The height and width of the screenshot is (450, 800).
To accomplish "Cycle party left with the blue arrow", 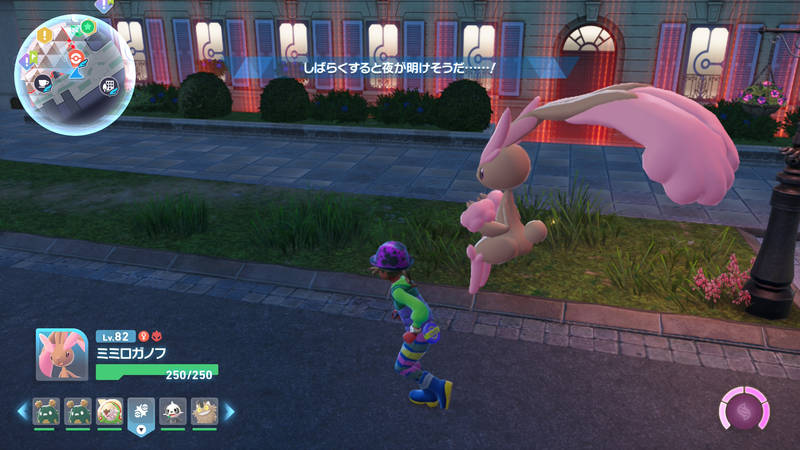I will pos(21,411).
